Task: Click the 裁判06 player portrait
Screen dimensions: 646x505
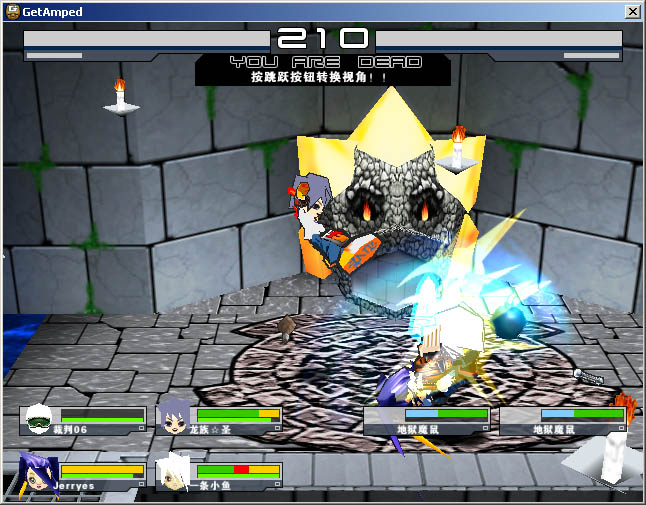Action: coord(37,418)
